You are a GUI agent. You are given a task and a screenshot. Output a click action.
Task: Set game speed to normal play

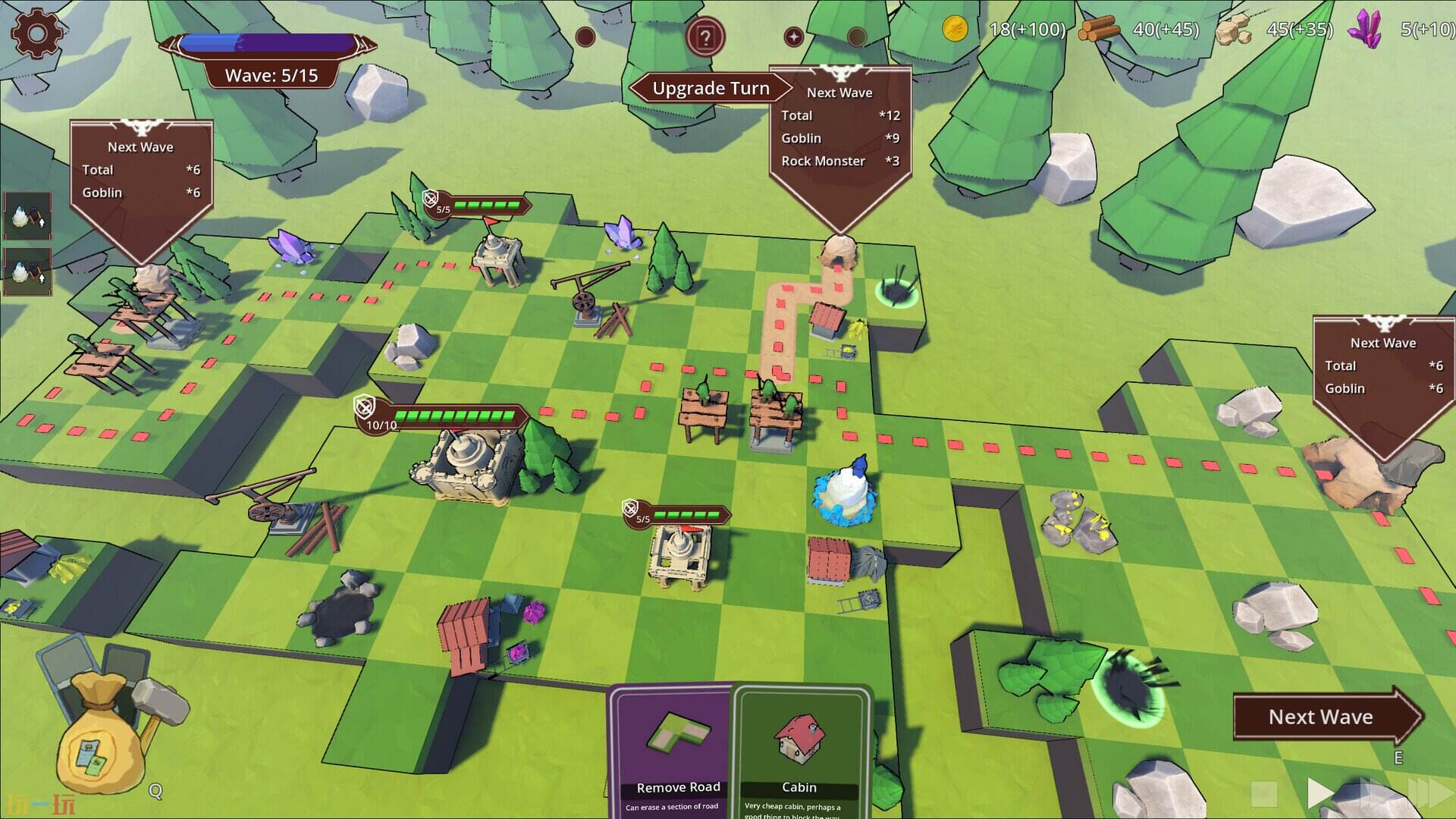coord(1320,793)
